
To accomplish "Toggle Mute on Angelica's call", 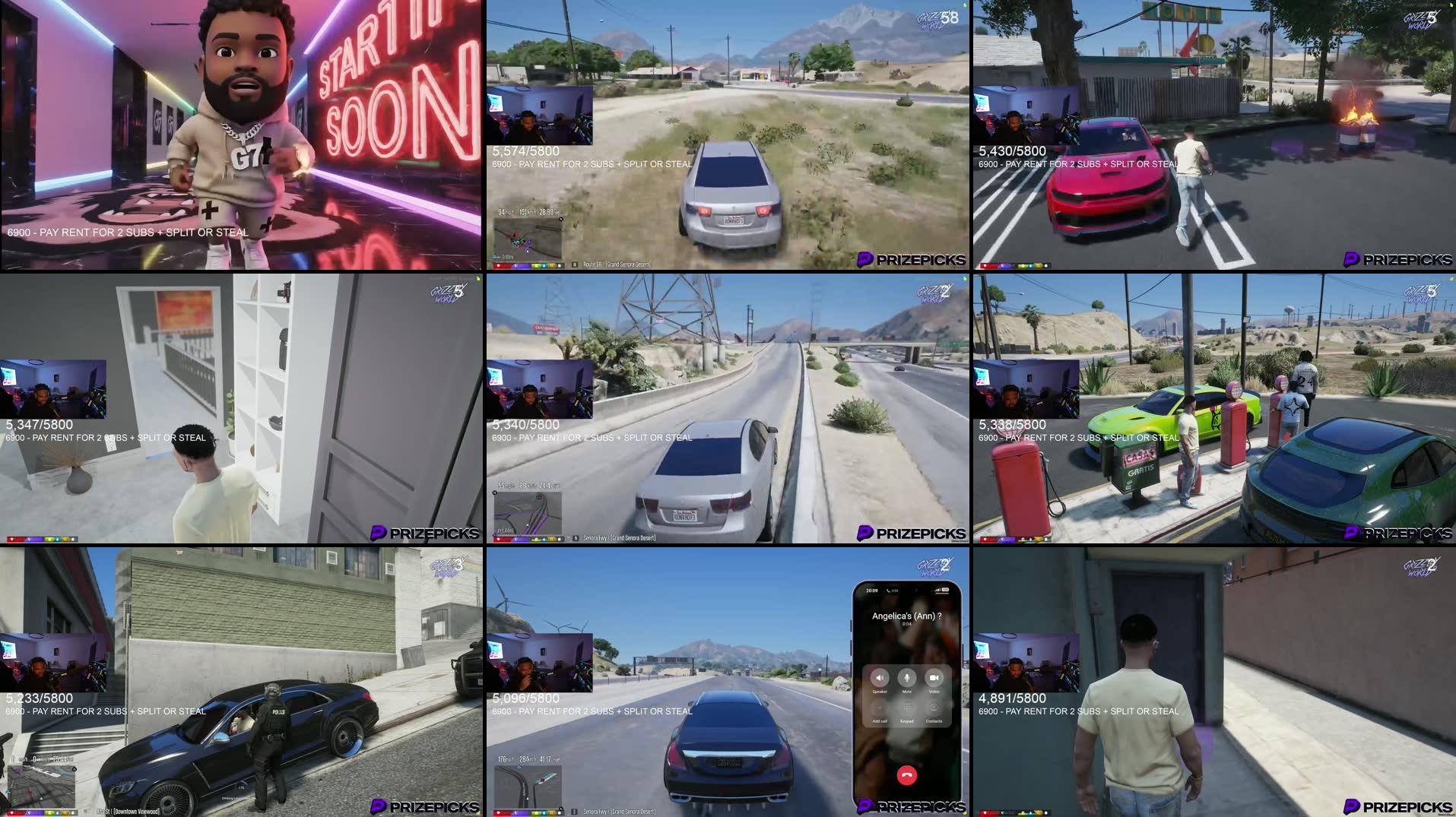I will pos(906,678).
